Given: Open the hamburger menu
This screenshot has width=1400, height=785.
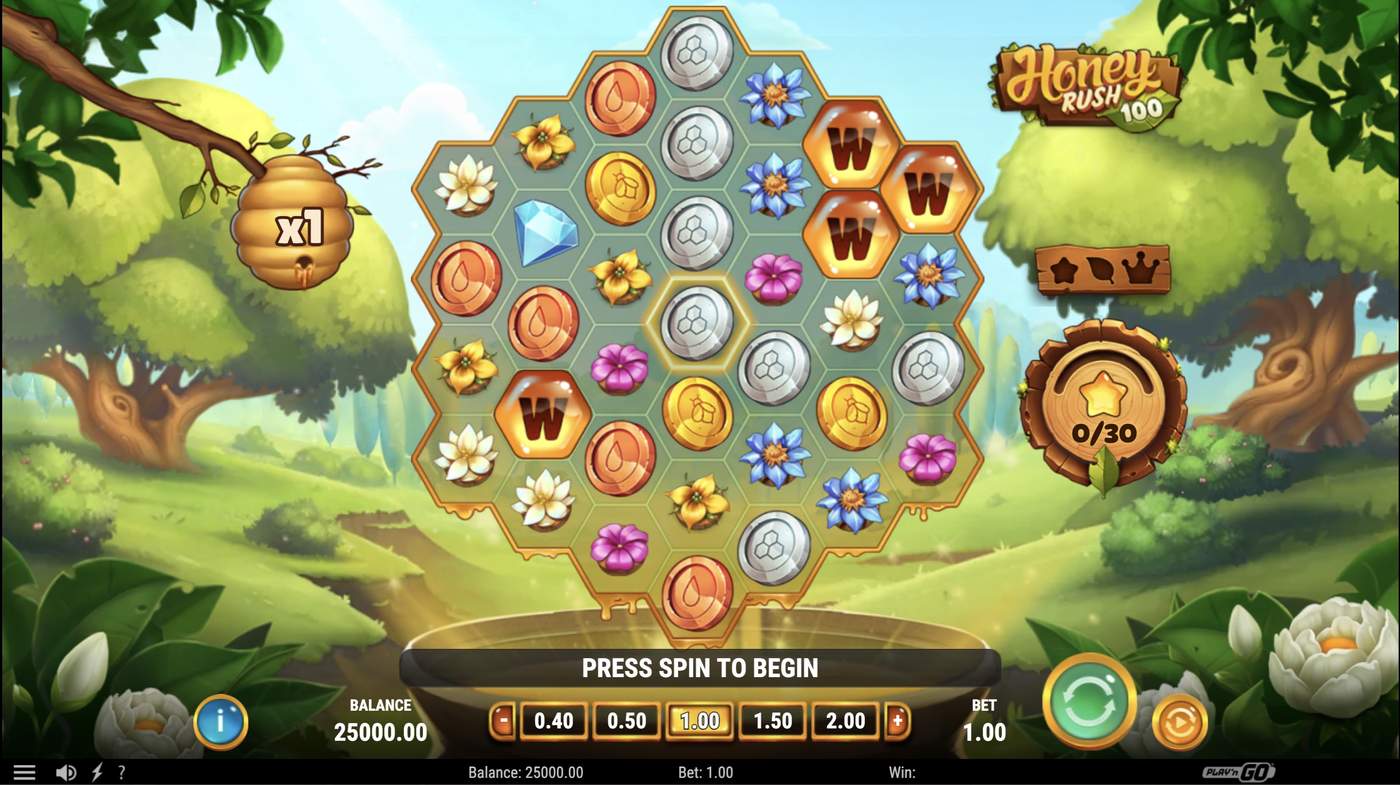Looking at the screenshot, I should click(24, 771).
